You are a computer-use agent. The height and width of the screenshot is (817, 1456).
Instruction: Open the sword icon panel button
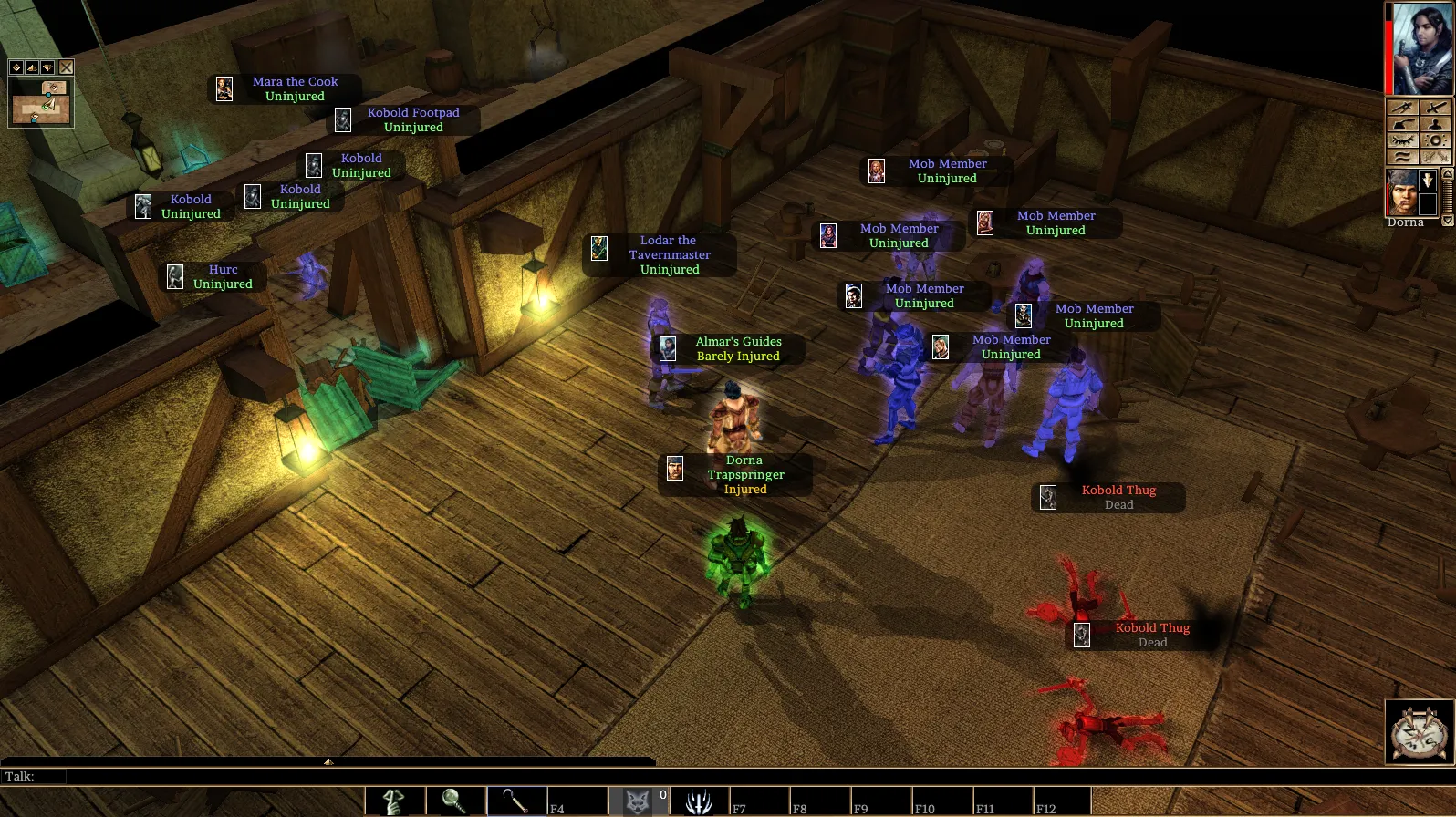click(x=1436, y=108)
